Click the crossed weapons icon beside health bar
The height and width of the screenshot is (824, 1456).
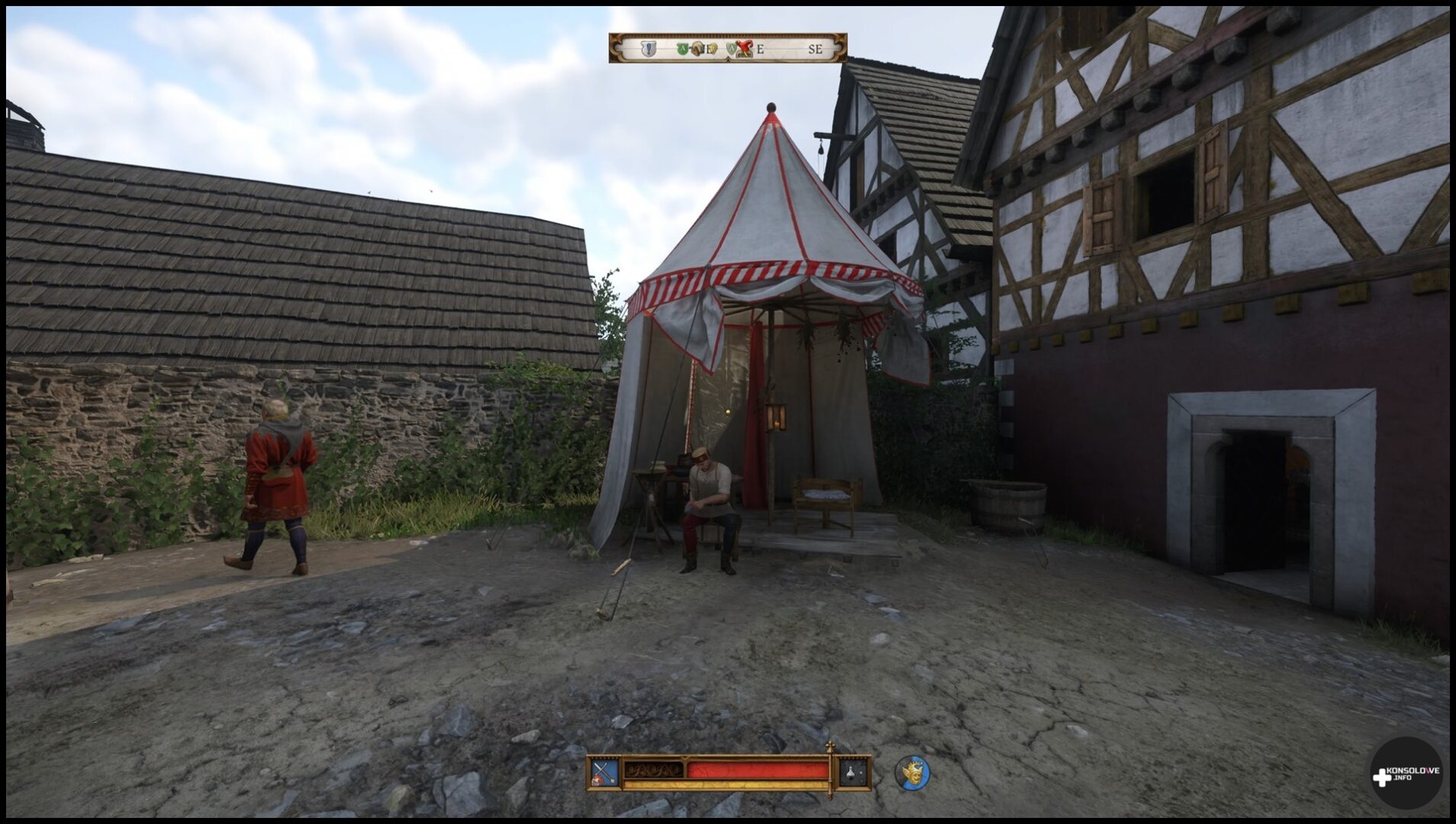click(604, 774)
